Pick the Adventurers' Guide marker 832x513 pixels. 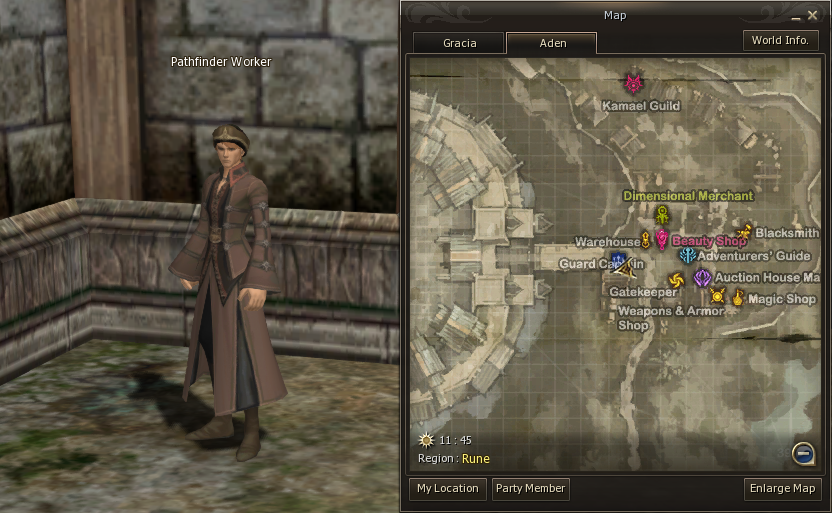click(687, 256)
